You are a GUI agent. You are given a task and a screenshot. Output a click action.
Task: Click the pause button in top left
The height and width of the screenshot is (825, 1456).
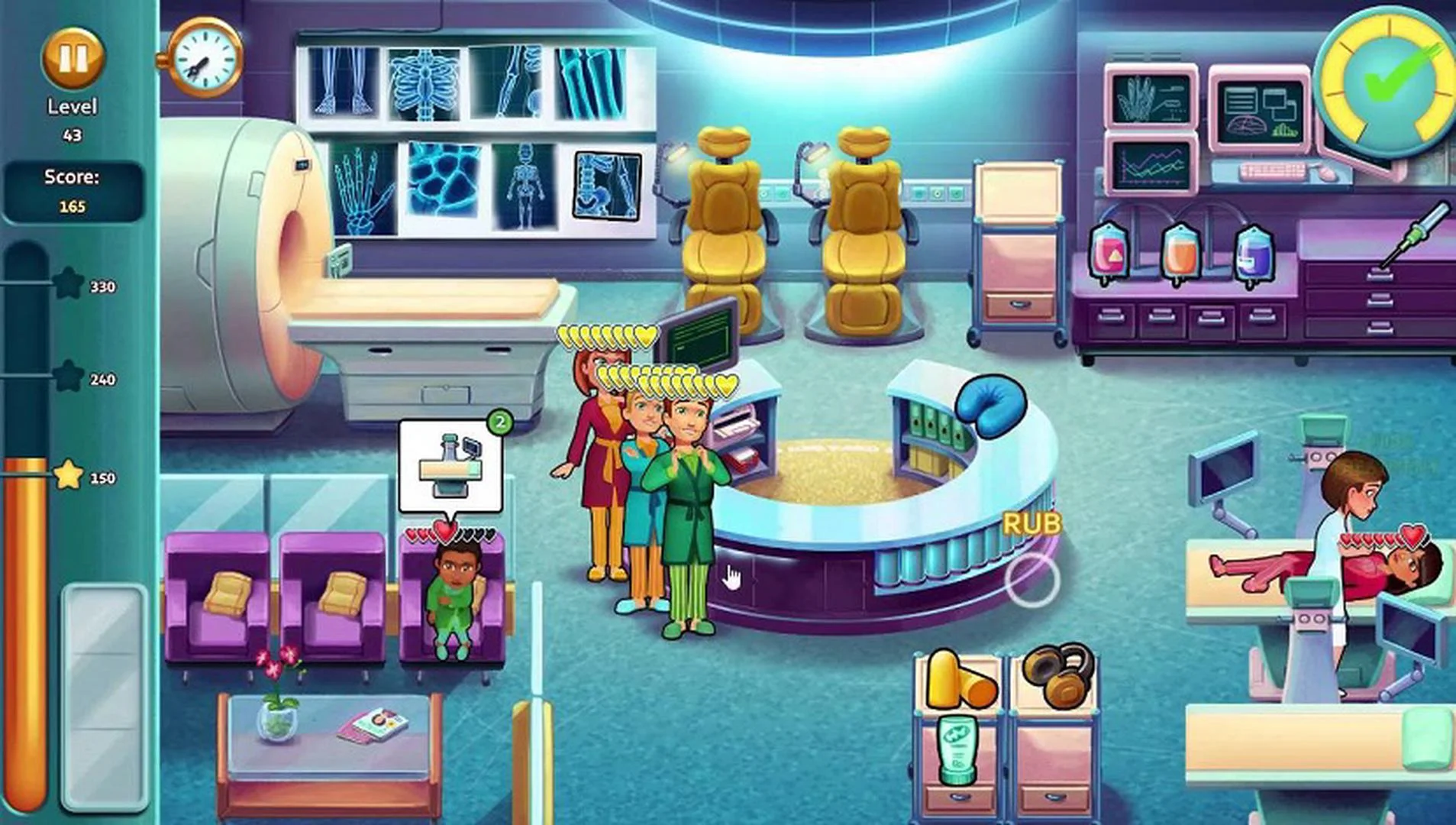tap(73, 57)
